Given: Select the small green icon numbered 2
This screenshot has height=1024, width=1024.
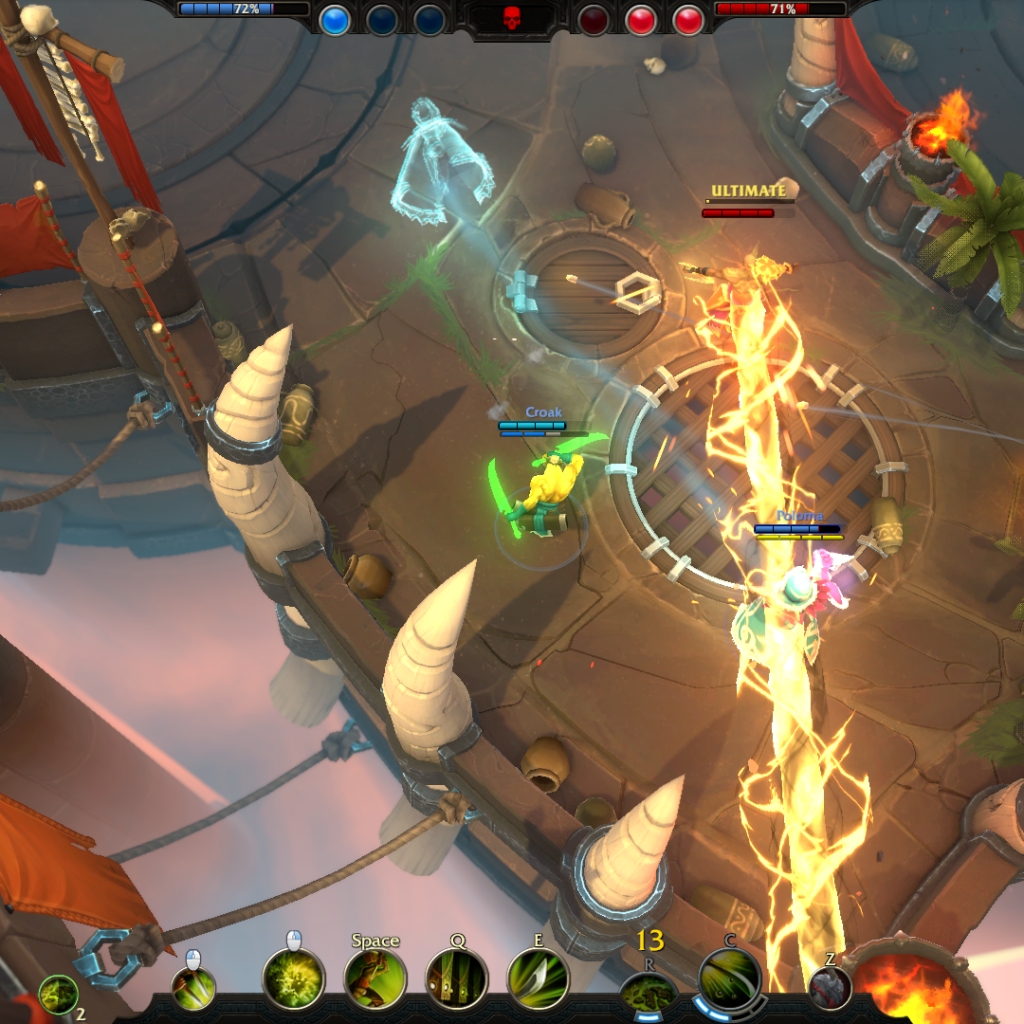Looking at the screenshot, I should [x=58, y=995].
